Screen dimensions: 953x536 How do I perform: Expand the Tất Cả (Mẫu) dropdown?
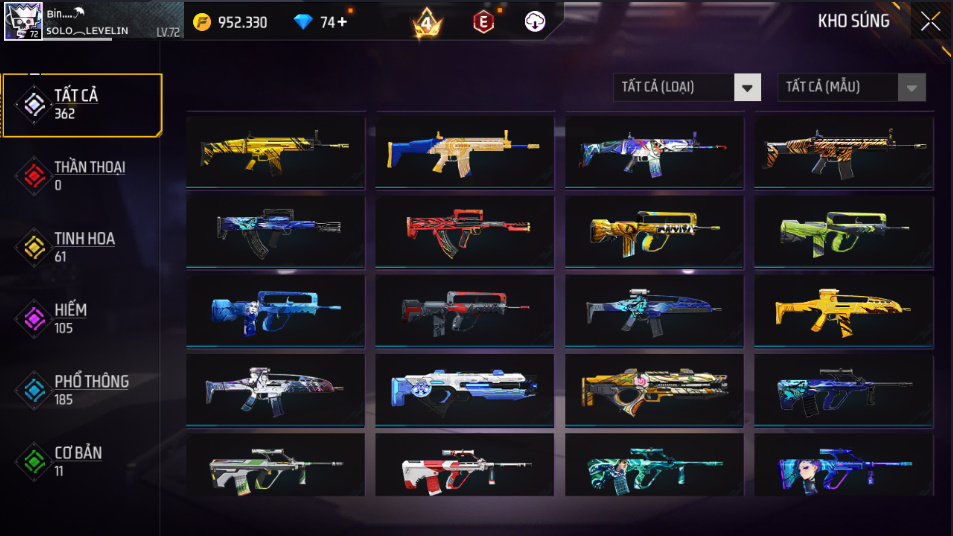coord(851,88)
